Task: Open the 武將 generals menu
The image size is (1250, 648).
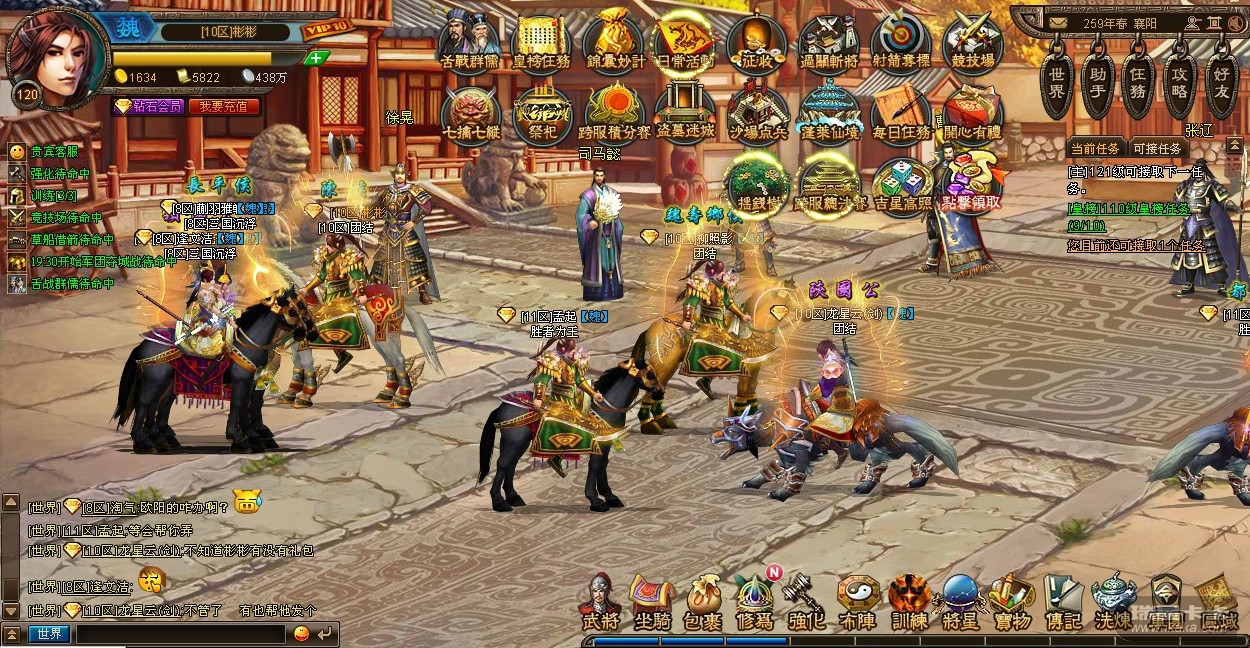Action: tap(600, 602)
